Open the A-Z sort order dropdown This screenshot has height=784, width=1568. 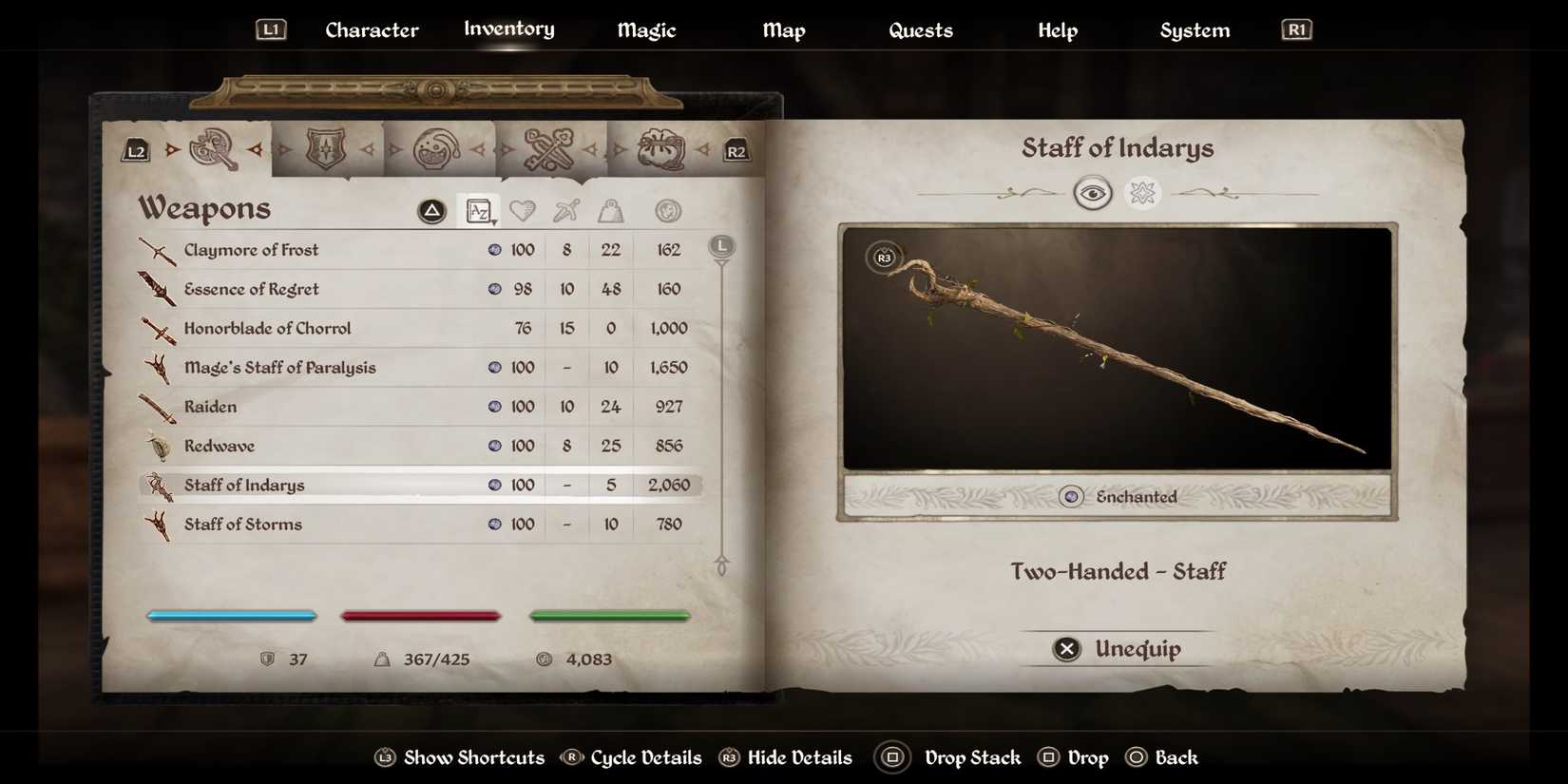tap(479, 210)
